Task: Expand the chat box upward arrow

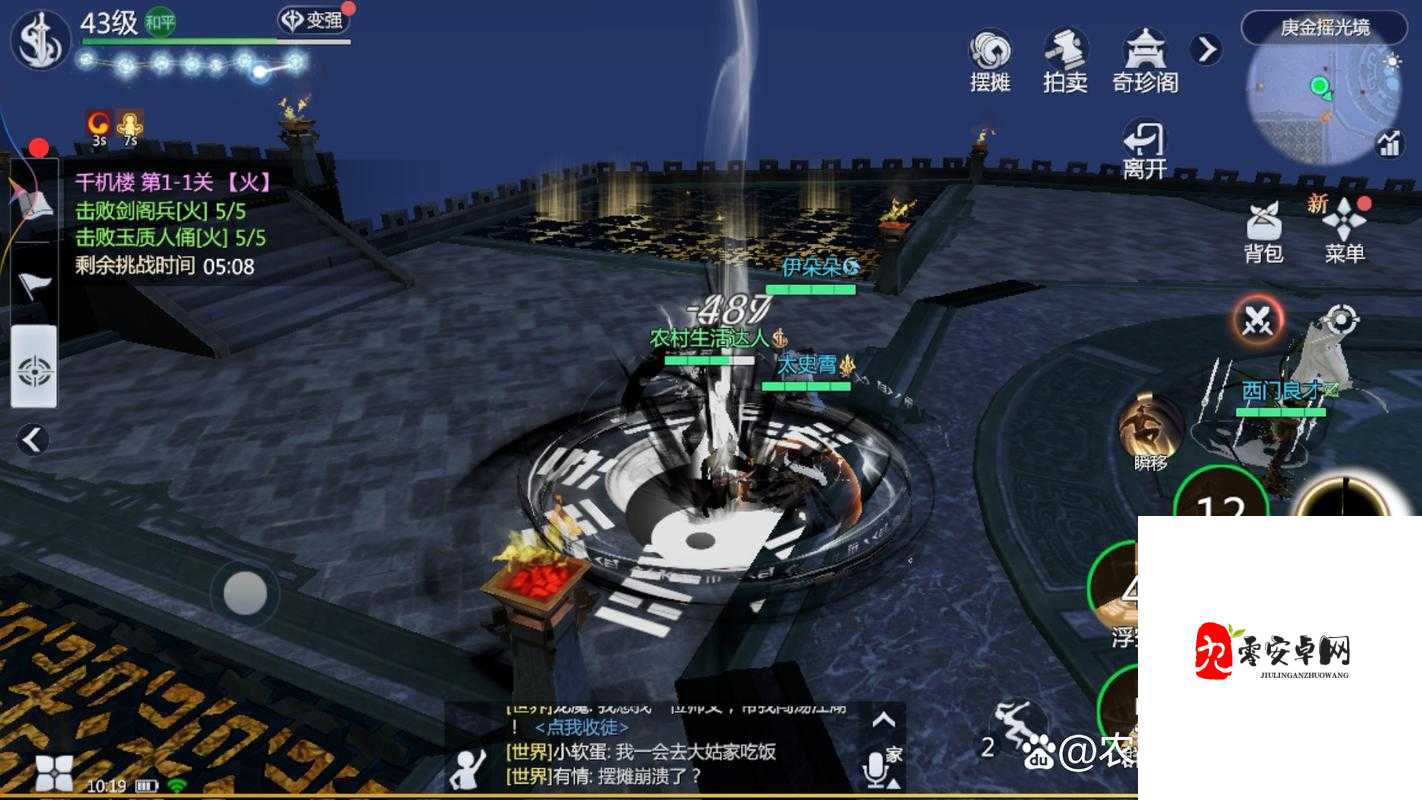Action: point(883,720)
